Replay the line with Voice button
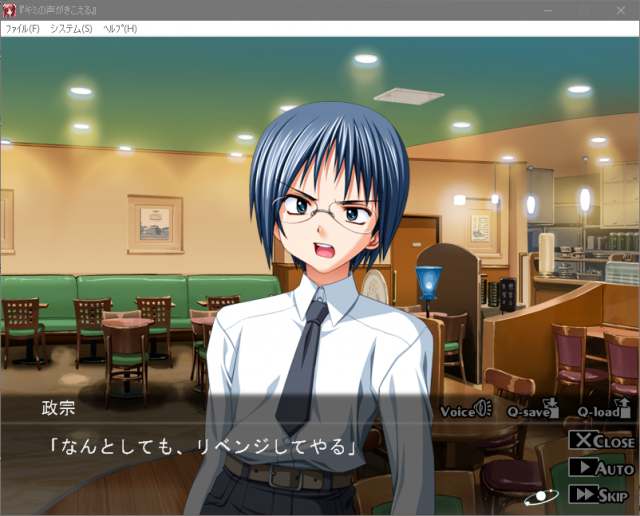 (x=466, y=410)
